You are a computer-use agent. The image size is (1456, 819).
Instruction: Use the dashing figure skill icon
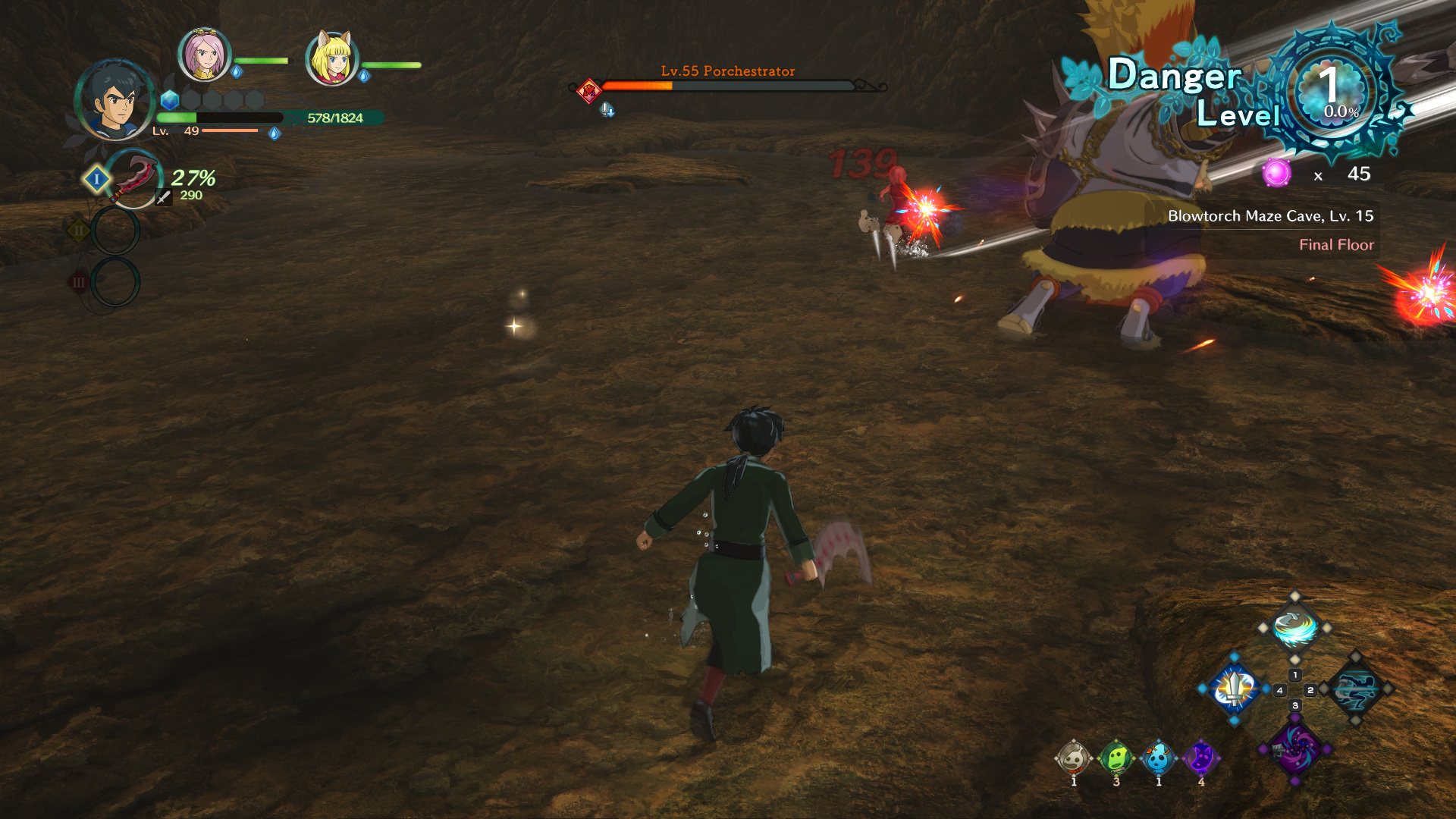click(1356, 689)
